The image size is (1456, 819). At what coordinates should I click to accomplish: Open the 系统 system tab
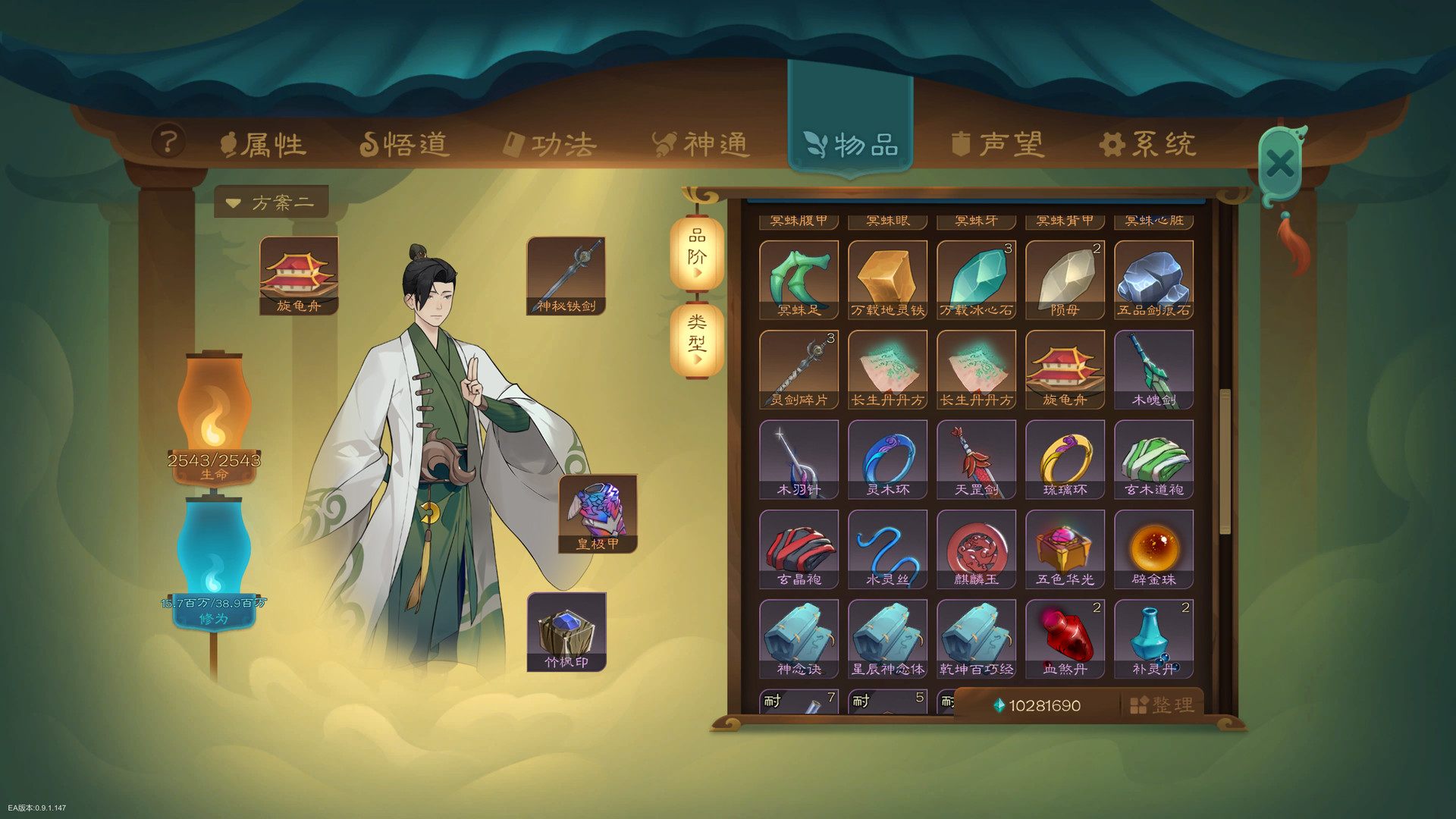tap(1149, 142)
